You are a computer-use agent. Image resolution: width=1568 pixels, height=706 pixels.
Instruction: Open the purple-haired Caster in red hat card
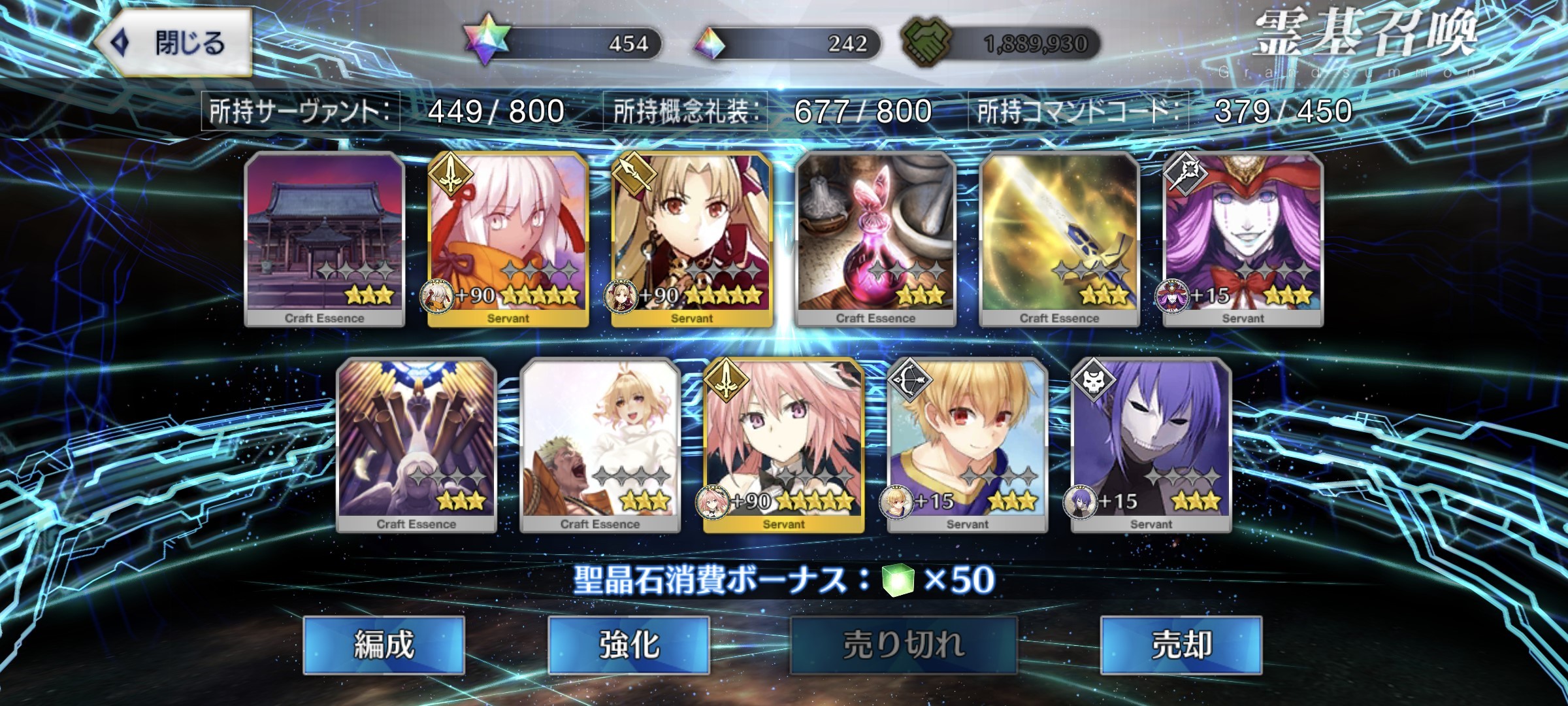(x=1243, y=239)
